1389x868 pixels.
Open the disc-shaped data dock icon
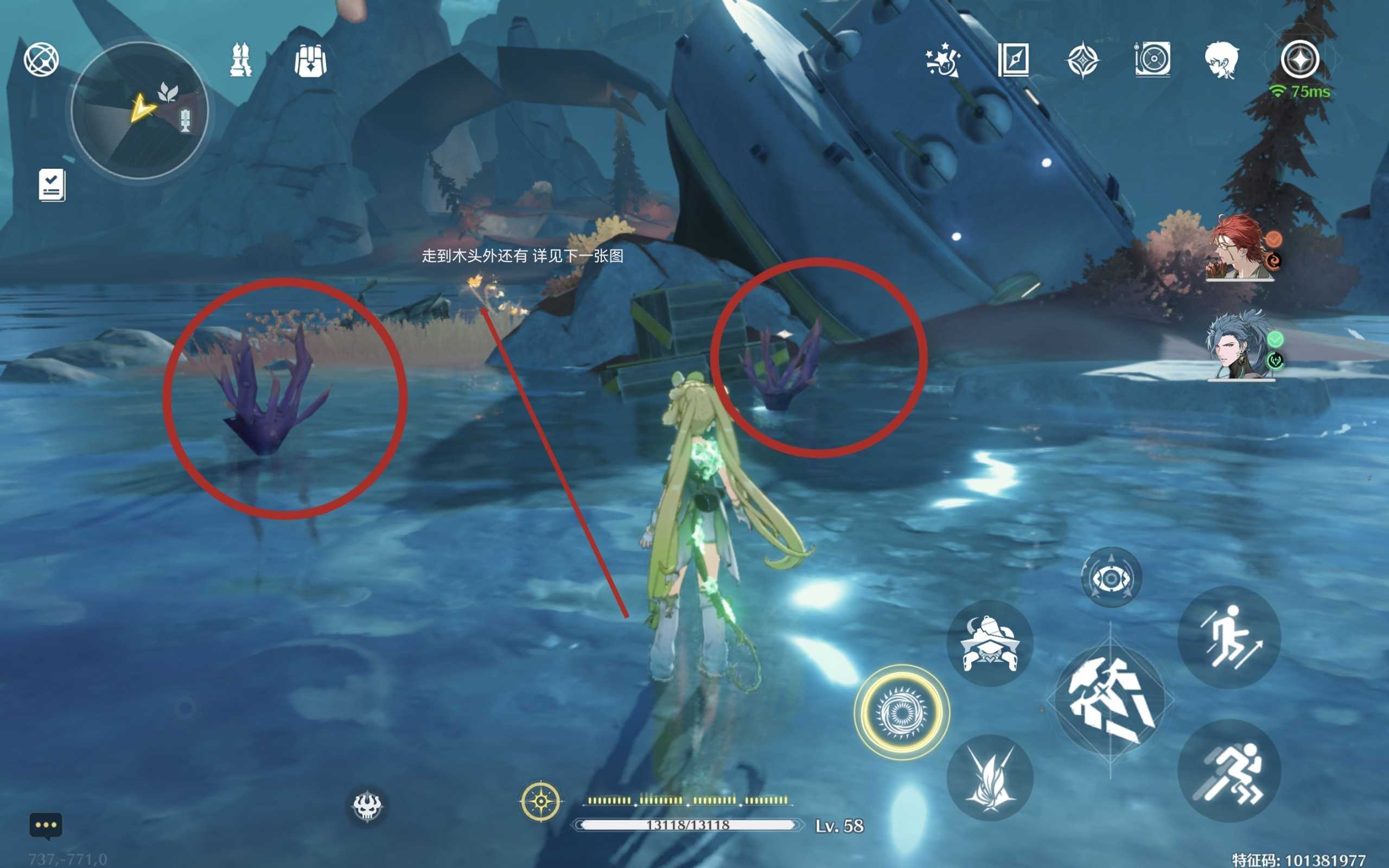click(x=1152, y=60)
